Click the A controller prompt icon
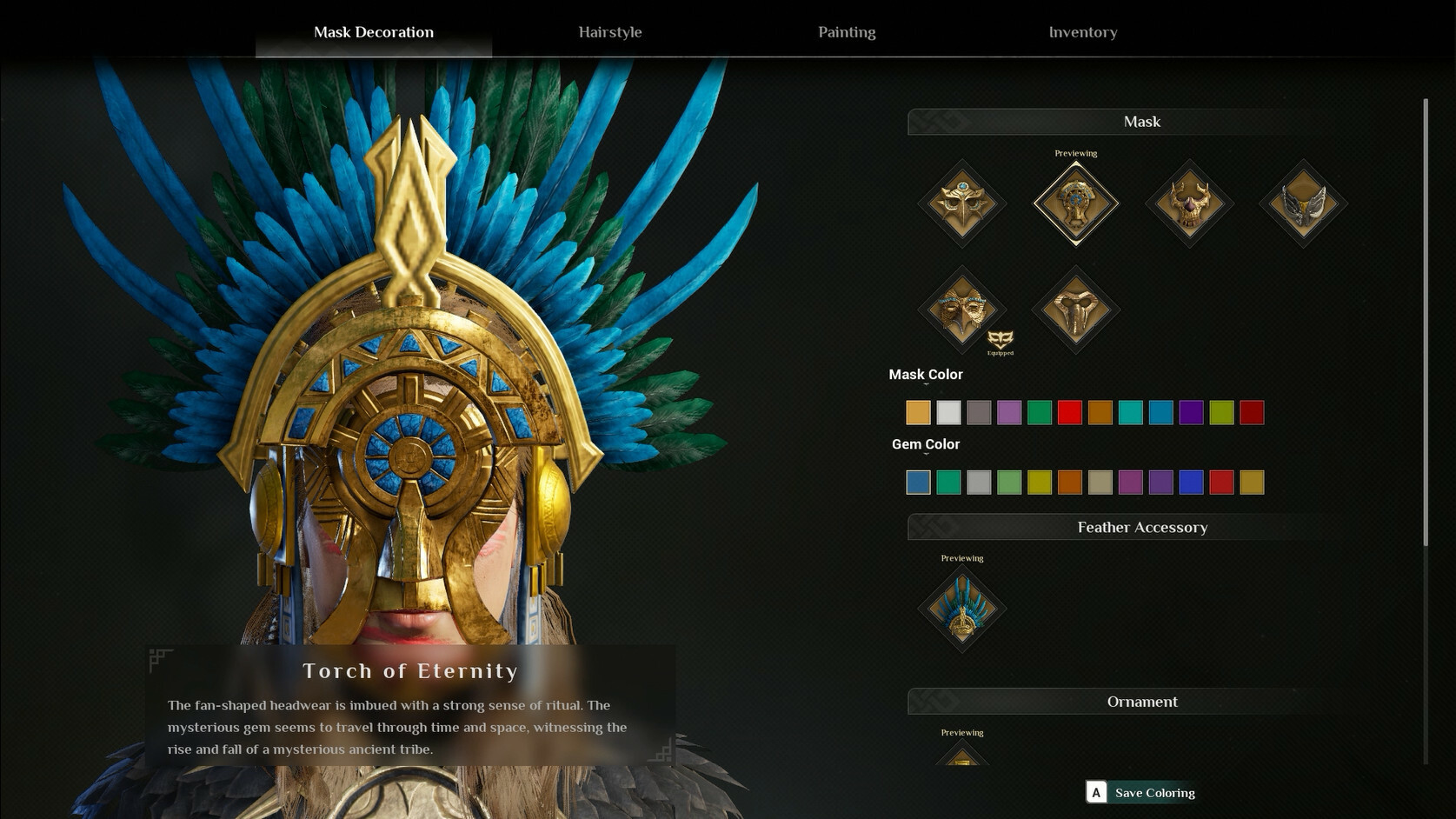 [x=1097, y=792]
